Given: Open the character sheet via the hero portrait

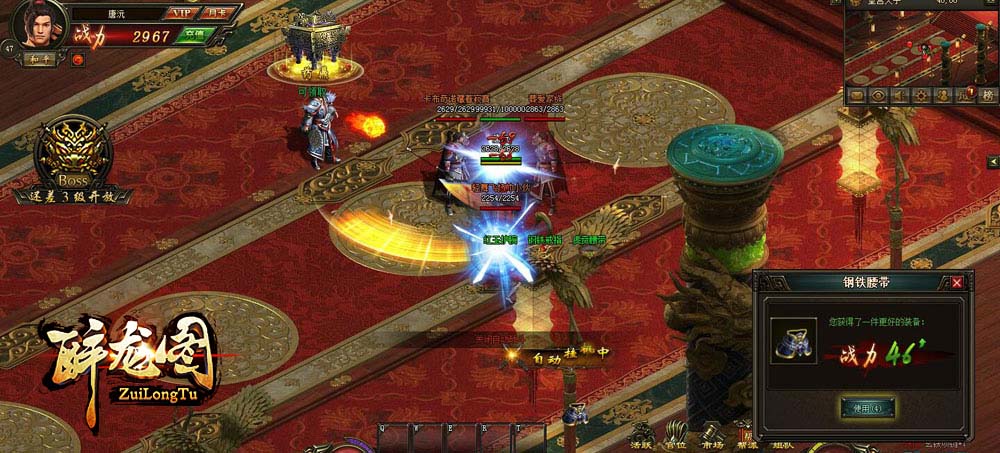Looking at the screenshot, I should (x=38, y=22).
